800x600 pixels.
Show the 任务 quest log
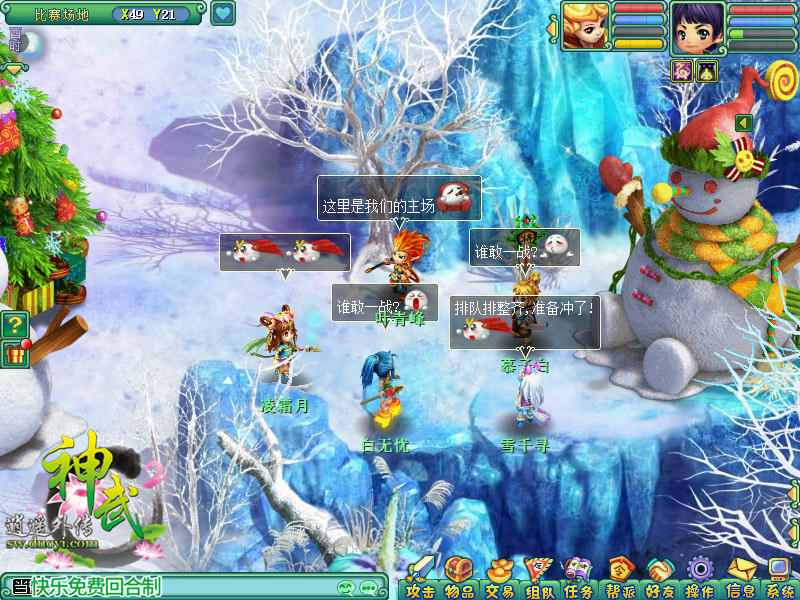(579, 578)
